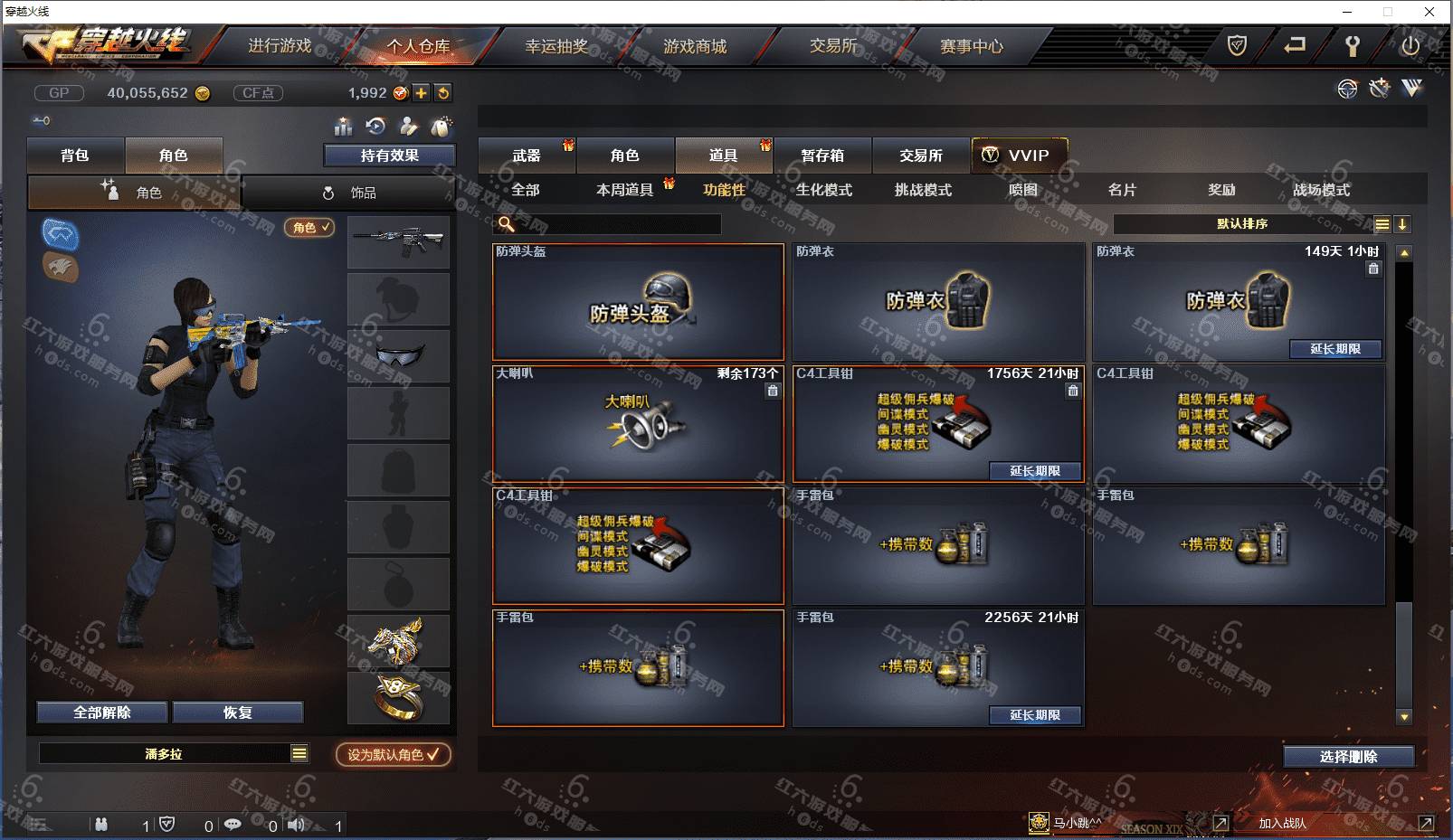Open the 持有效果 panel

tap(389, 156)
